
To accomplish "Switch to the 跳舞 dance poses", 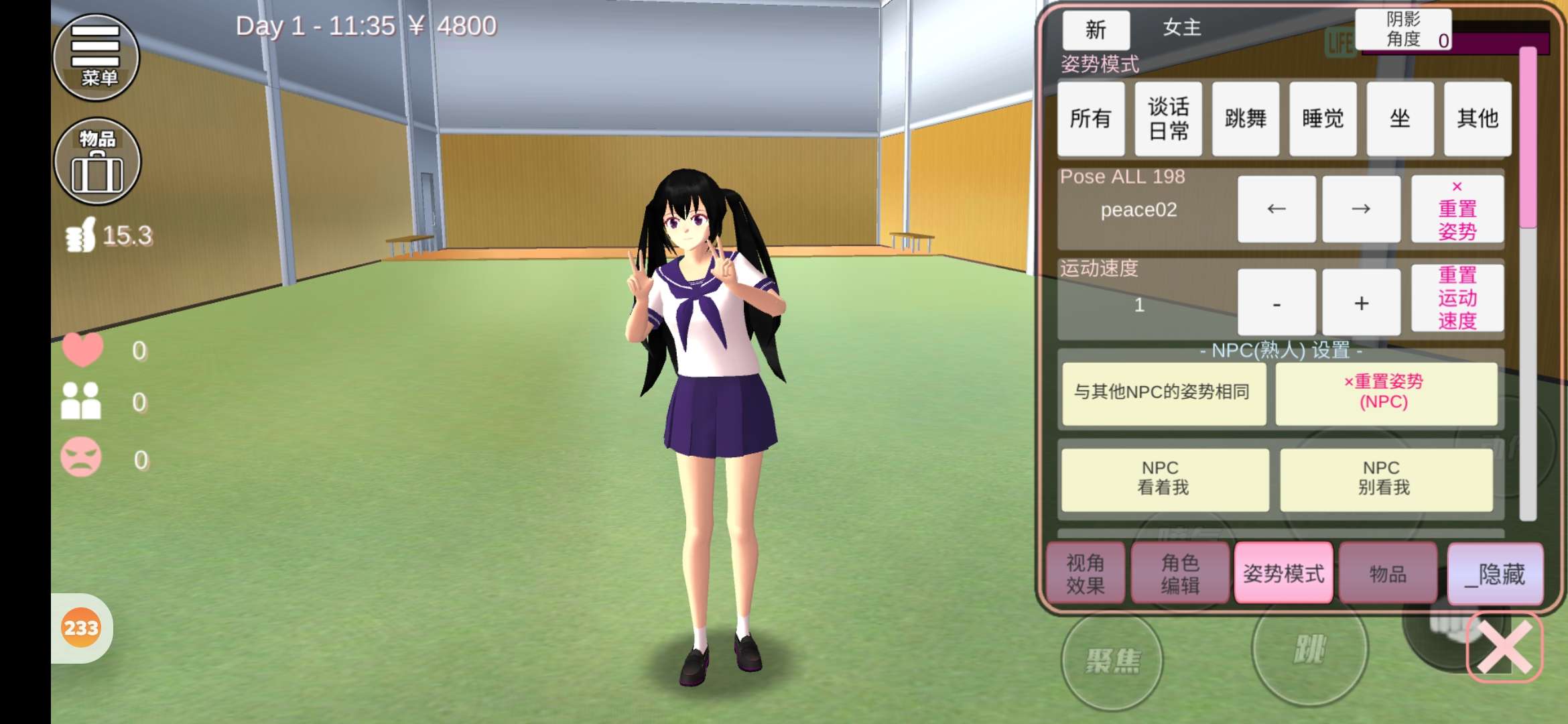I will (x=1245, y=119).
